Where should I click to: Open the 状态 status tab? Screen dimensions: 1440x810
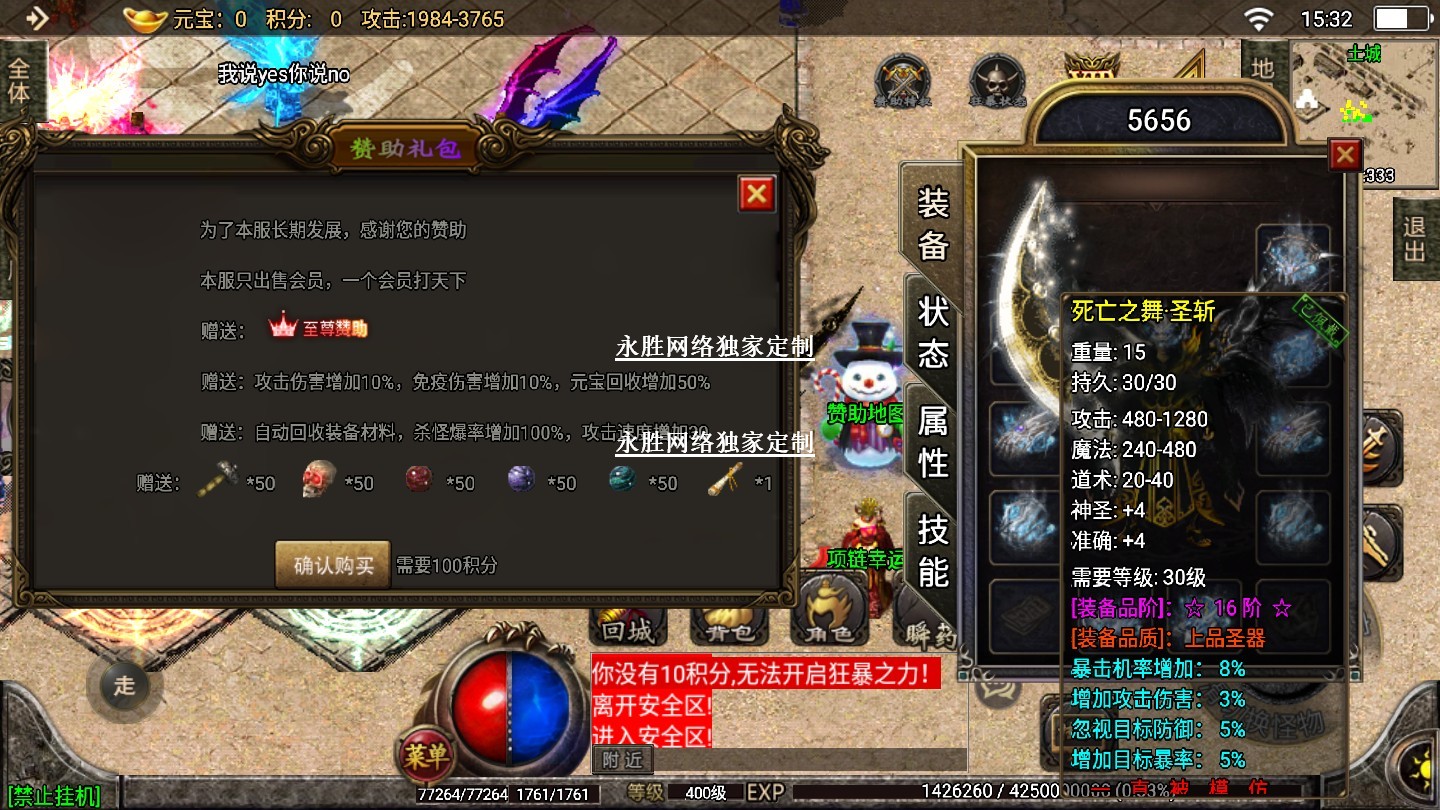[933, 332]
